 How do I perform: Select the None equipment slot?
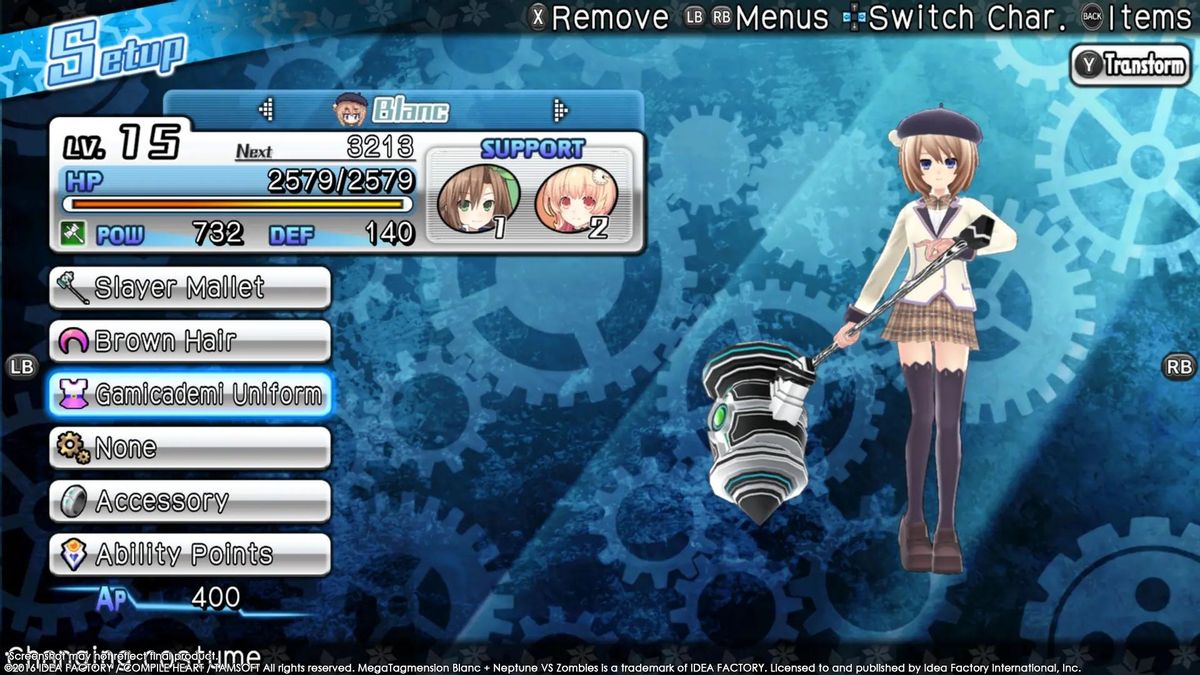click(190, 447)
